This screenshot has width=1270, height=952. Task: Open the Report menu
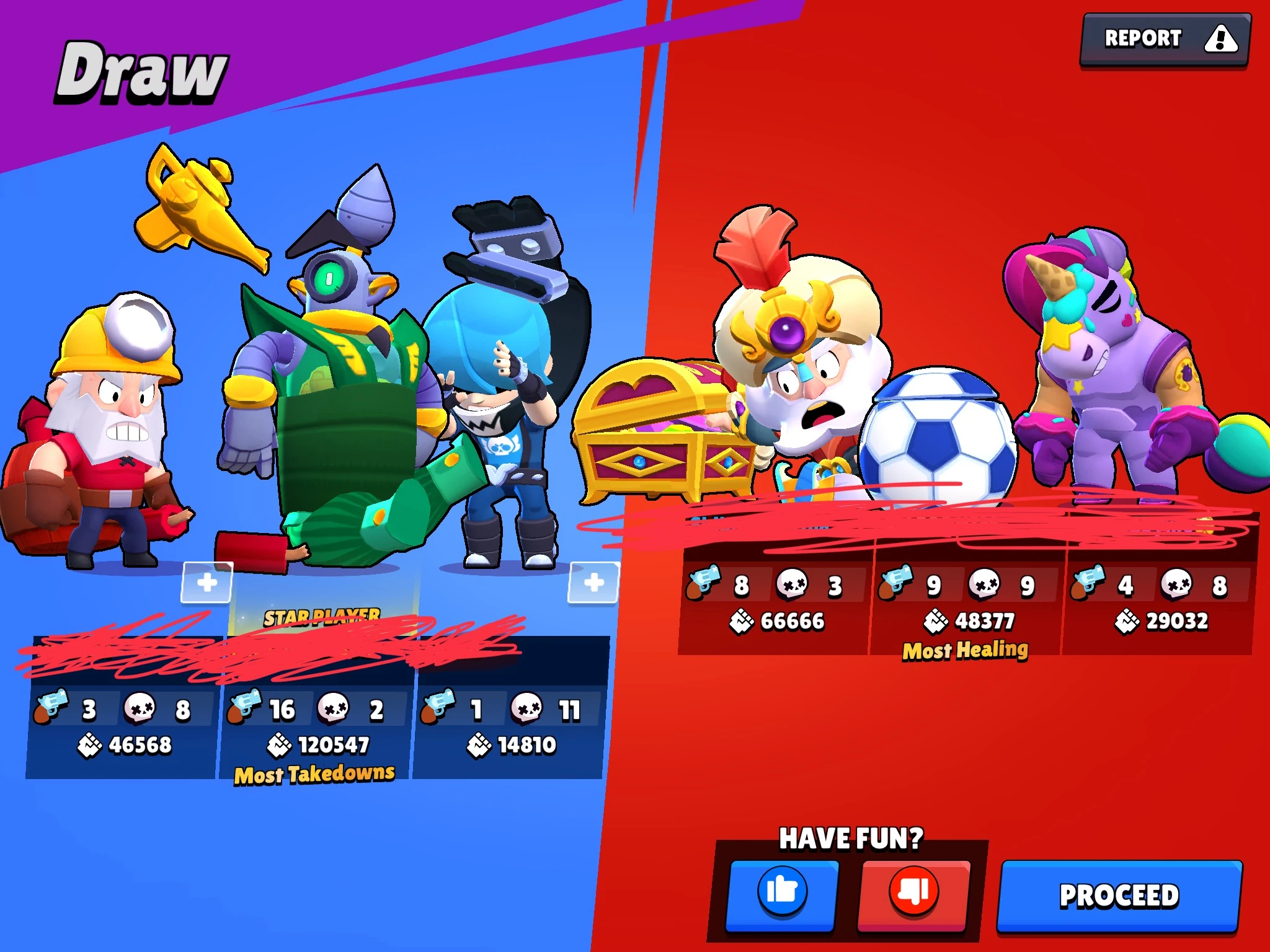click(x=1166, y=38)
